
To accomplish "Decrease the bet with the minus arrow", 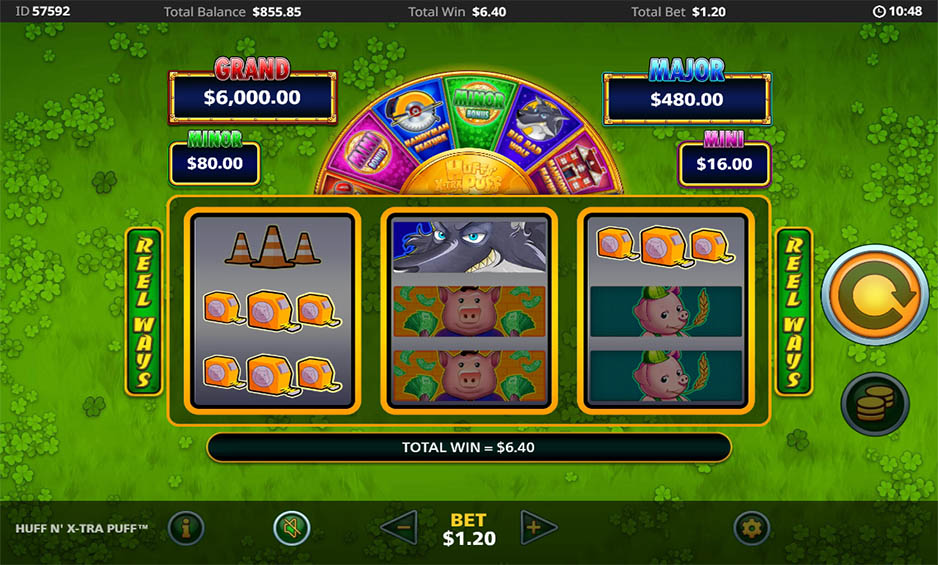I will (x=400, y=527).
